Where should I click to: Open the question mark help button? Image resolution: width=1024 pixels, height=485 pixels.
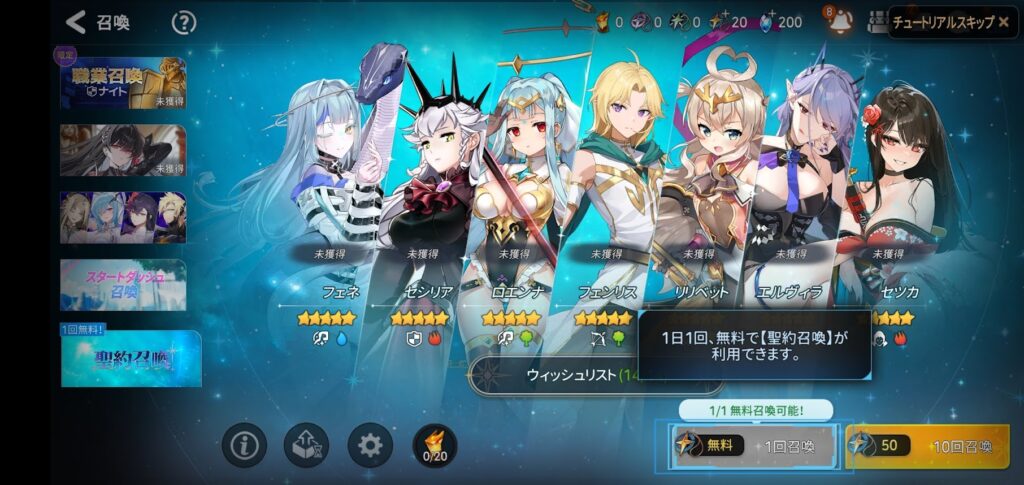coord(184,22)
